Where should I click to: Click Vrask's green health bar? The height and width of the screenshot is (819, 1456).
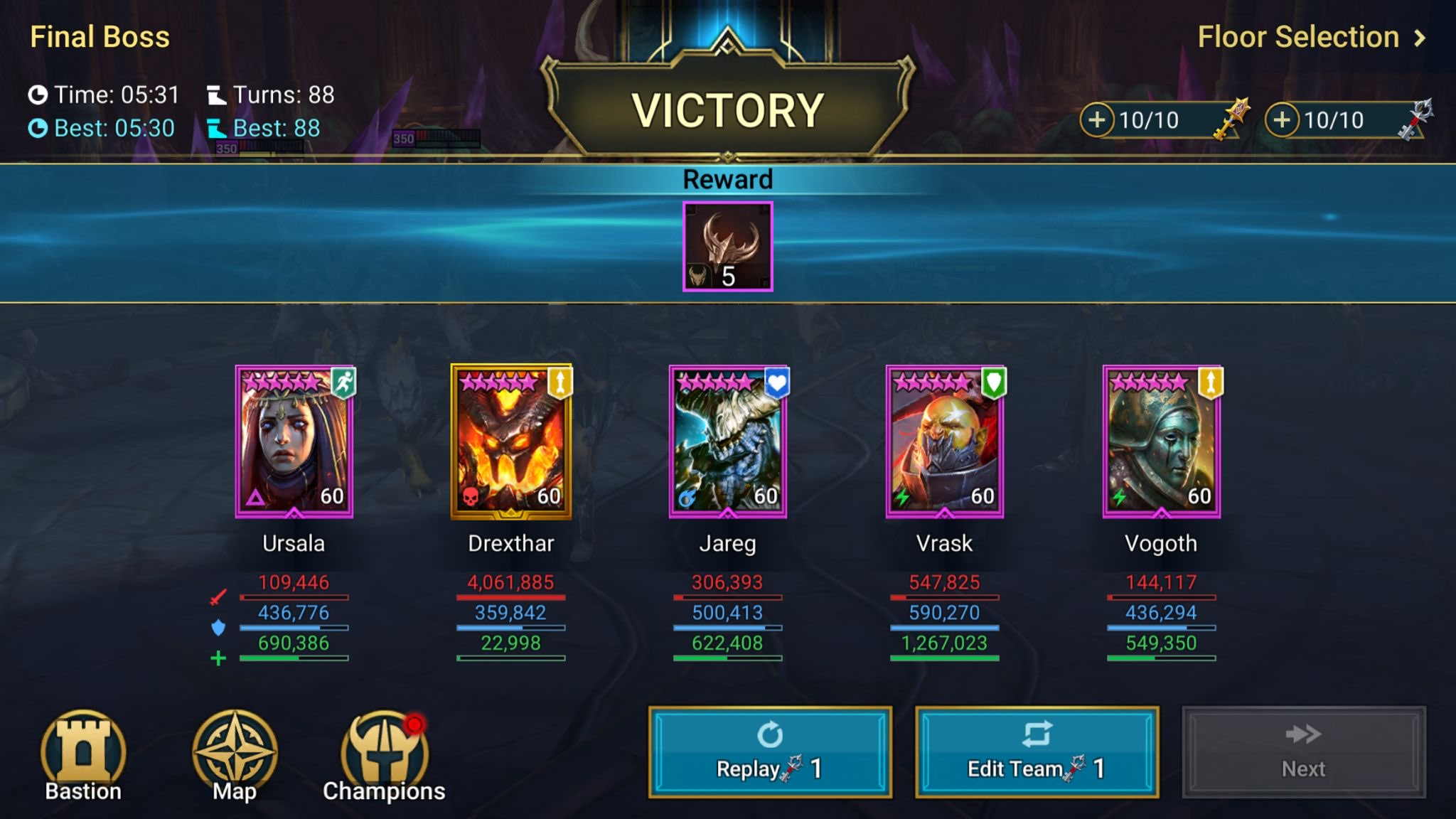click(x=946, y=660)
